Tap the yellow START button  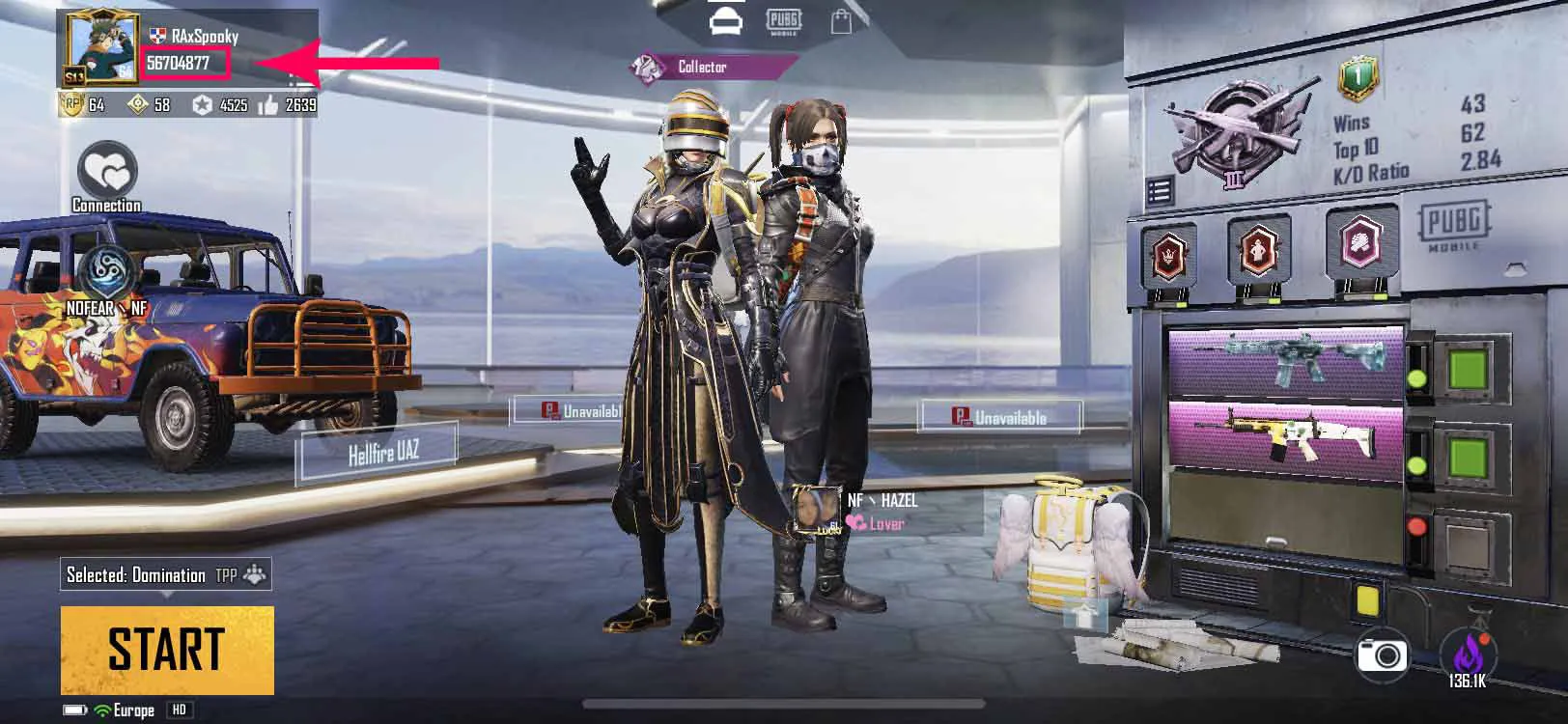pos(167,650)
